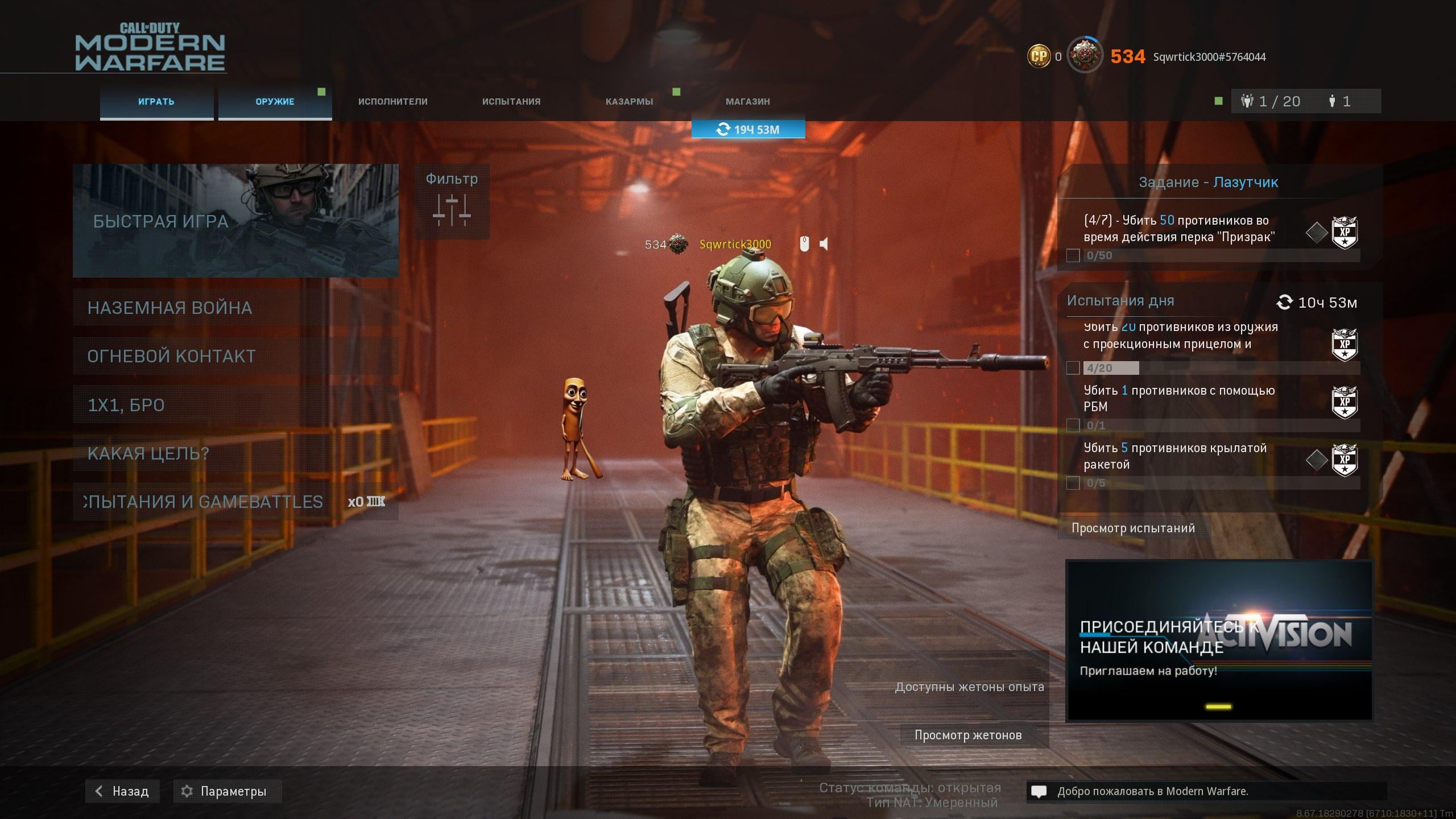Image resolution: width=1456 pixels, height=819 pixels.
Task: Click the Просмотр испытаний button
Action: 1133,528
